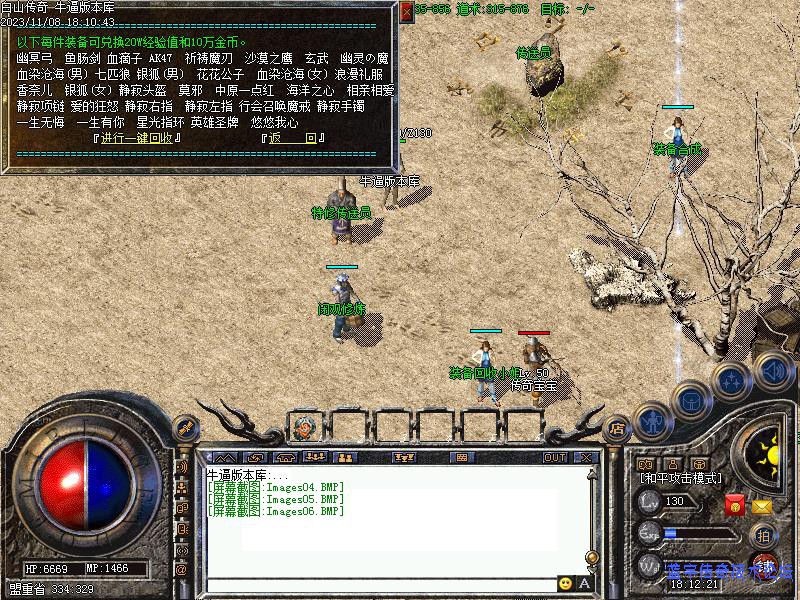Image resolution: width=800 pixels, height=600 pixels.
Task: Close the chat panel with X button
Action: [x=586, y=457]
